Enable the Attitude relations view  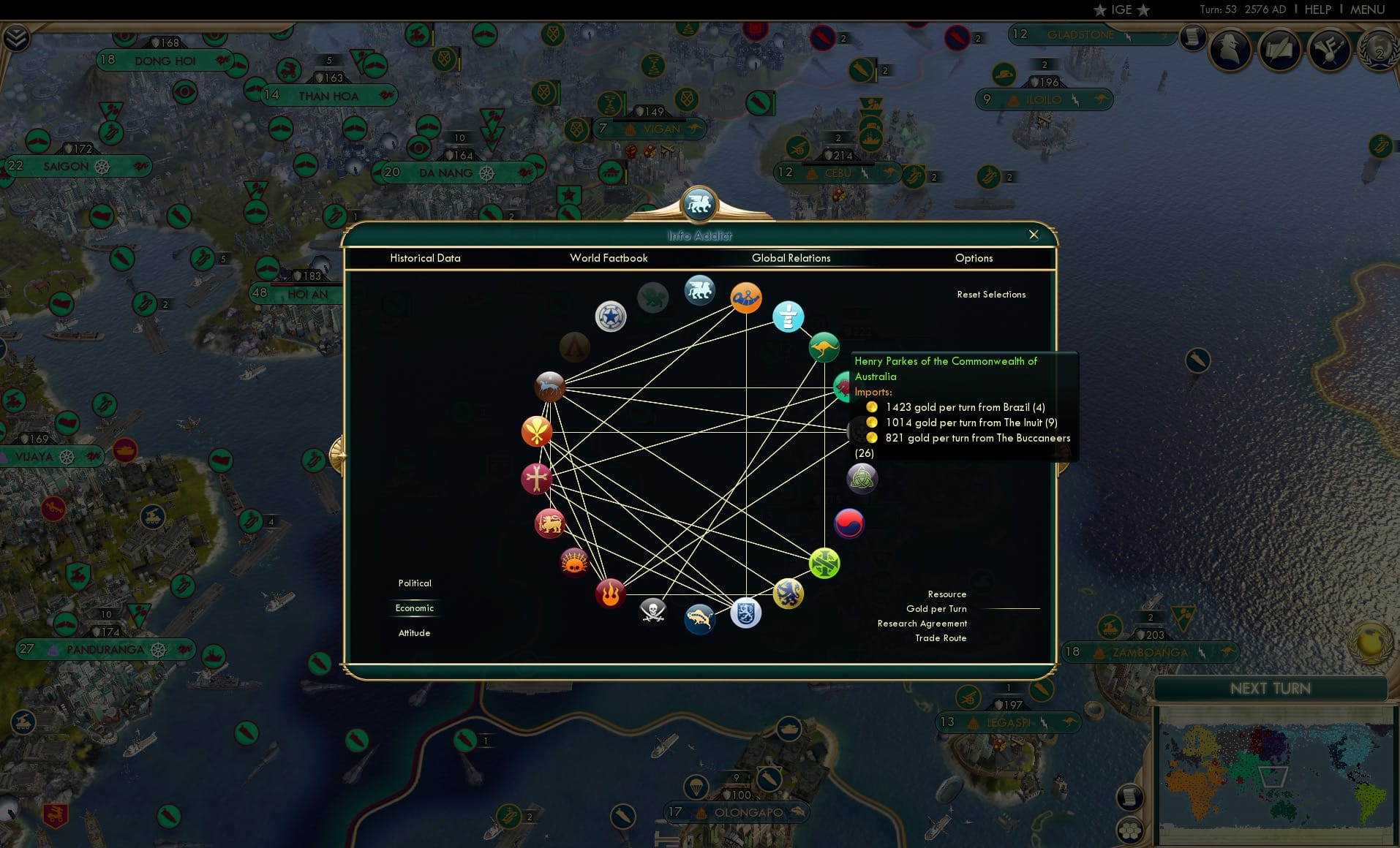coord(414,632)
